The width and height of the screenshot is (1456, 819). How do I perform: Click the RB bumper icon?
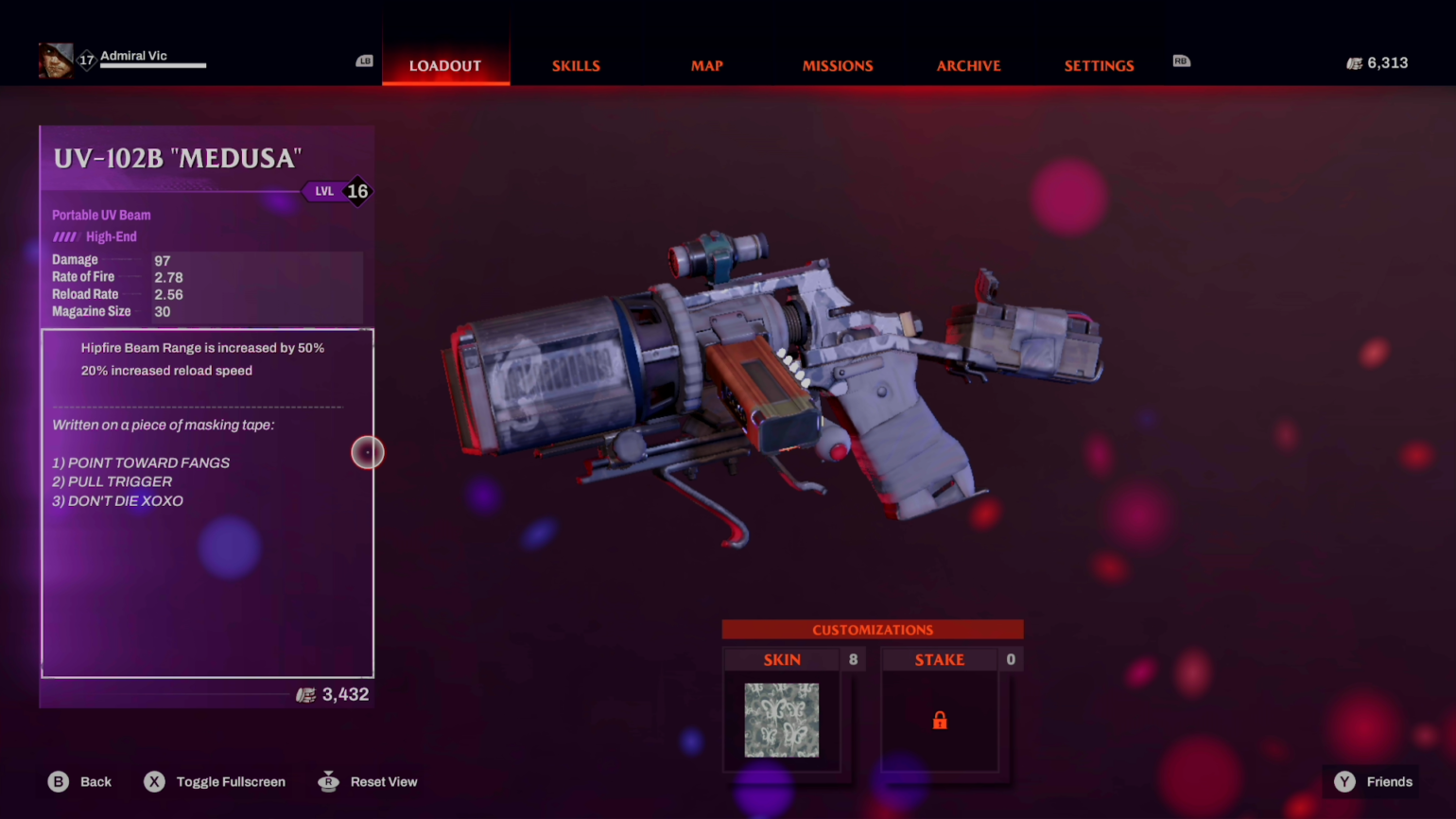coord(1181,61)
